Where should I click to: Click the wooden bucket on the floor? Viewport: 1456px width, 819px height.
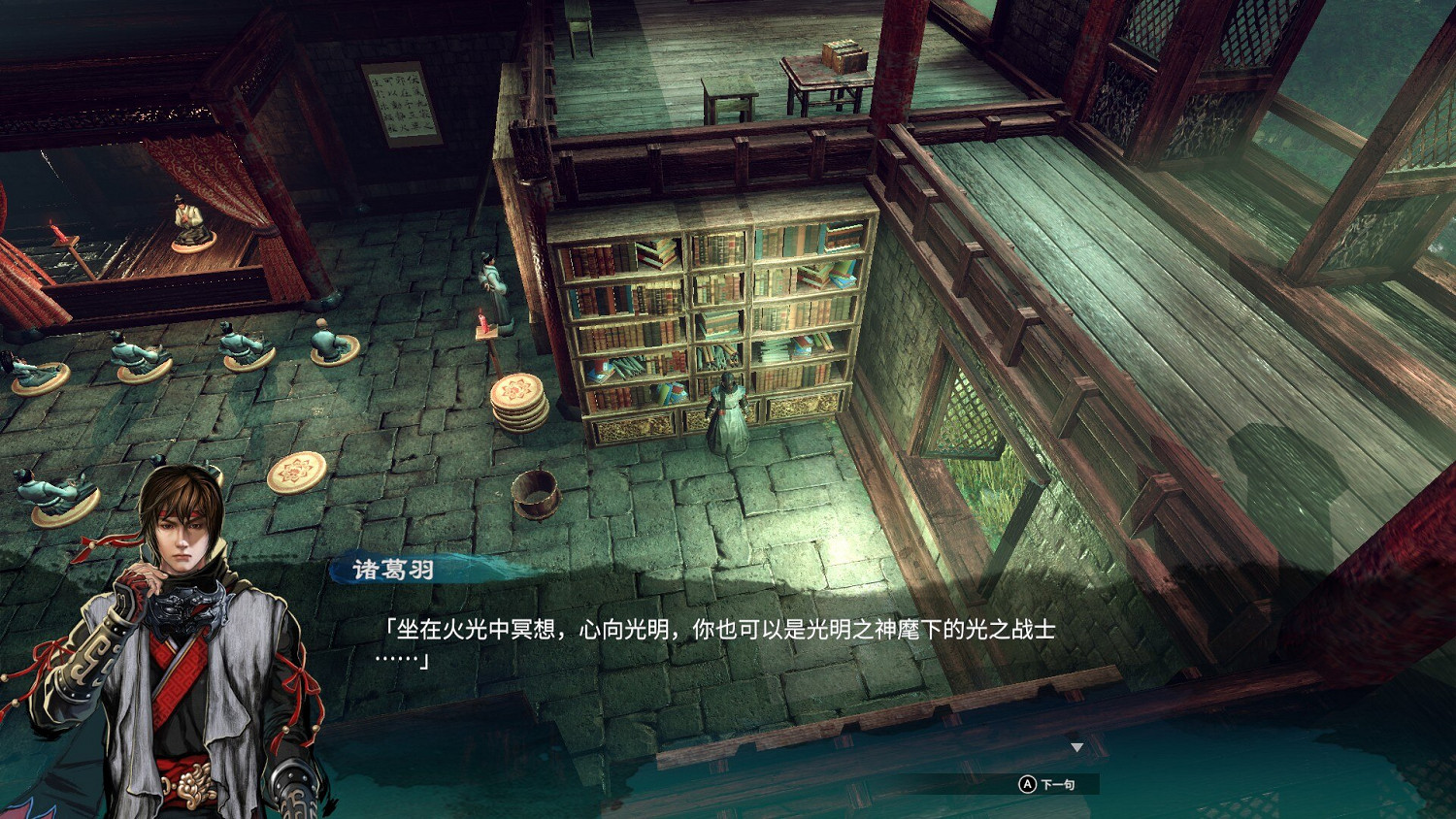point(534,497)
